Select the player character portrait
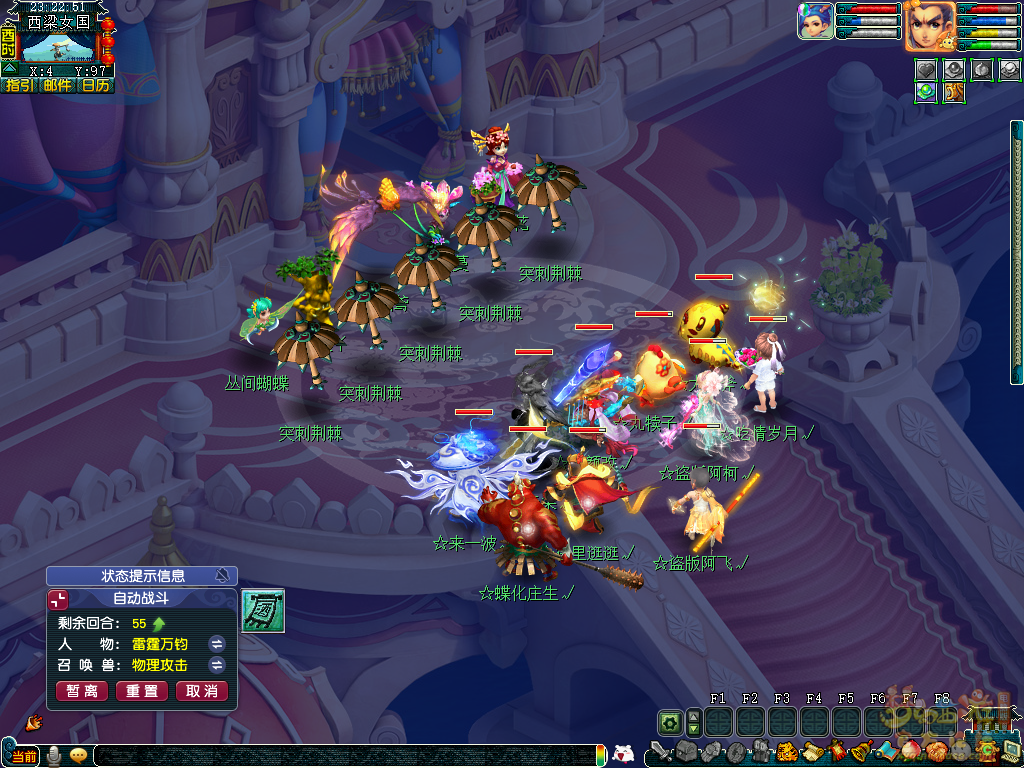The width and height of the screenshot is (1024, 768). [x=929, y=26]
